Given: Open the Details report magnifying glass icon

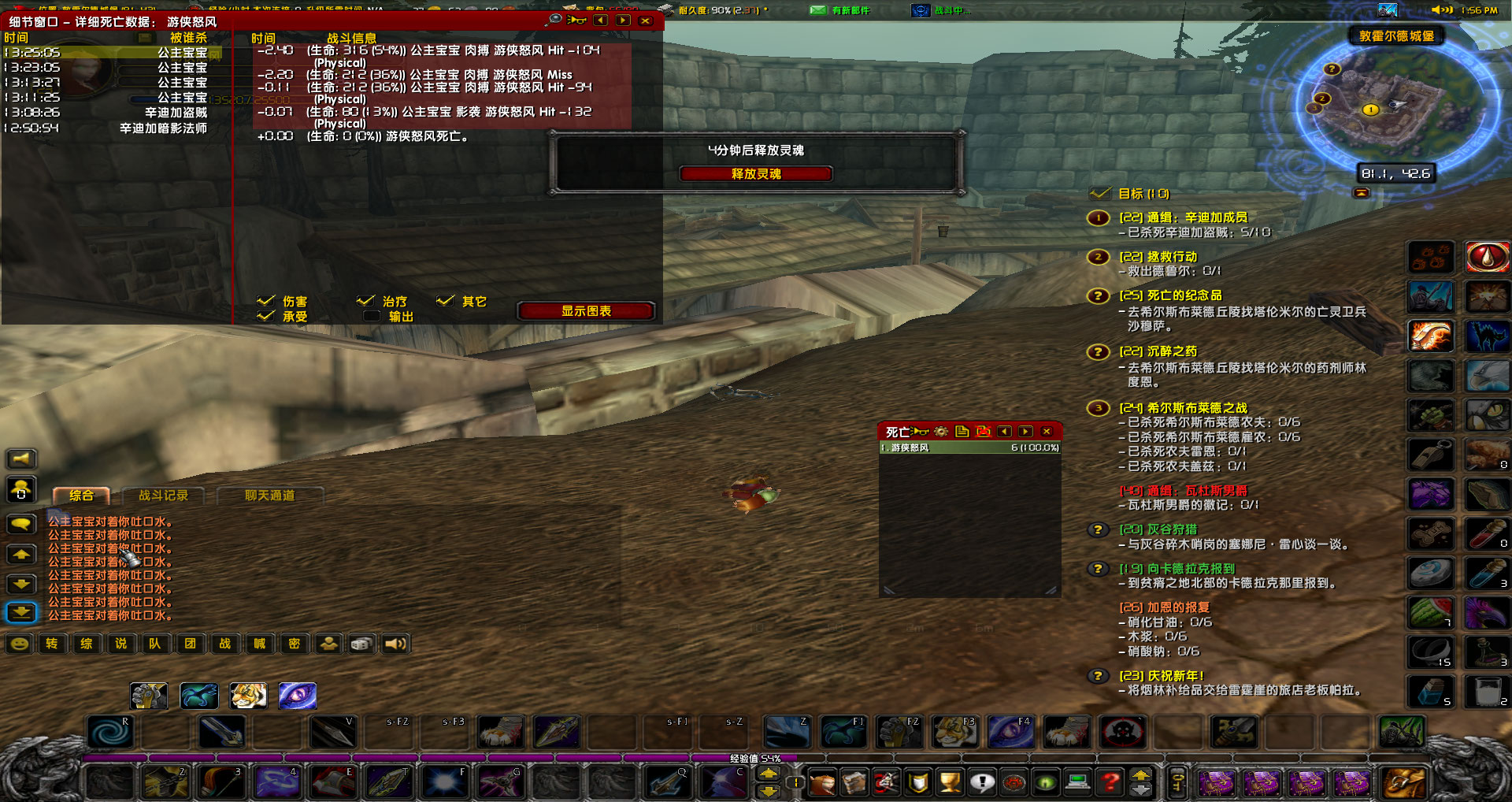Looking at the screenshot, I should tap(556, 21).
